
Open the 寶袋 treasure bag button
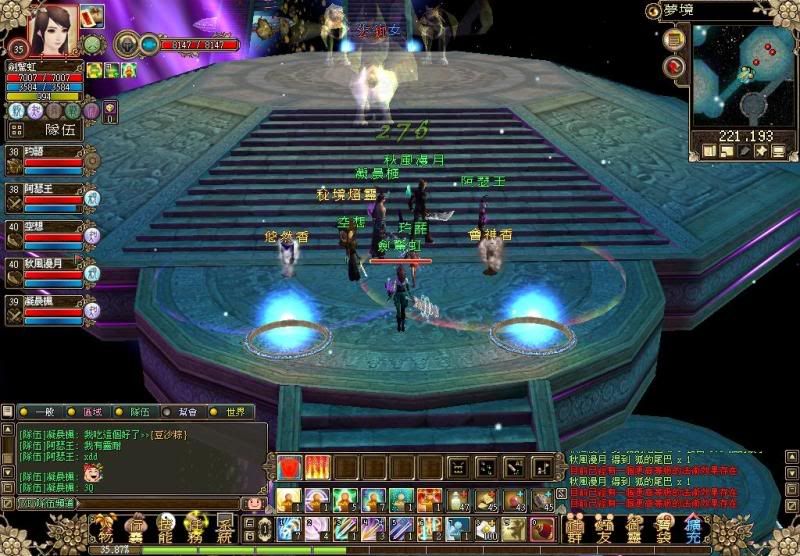pos(663,527)
